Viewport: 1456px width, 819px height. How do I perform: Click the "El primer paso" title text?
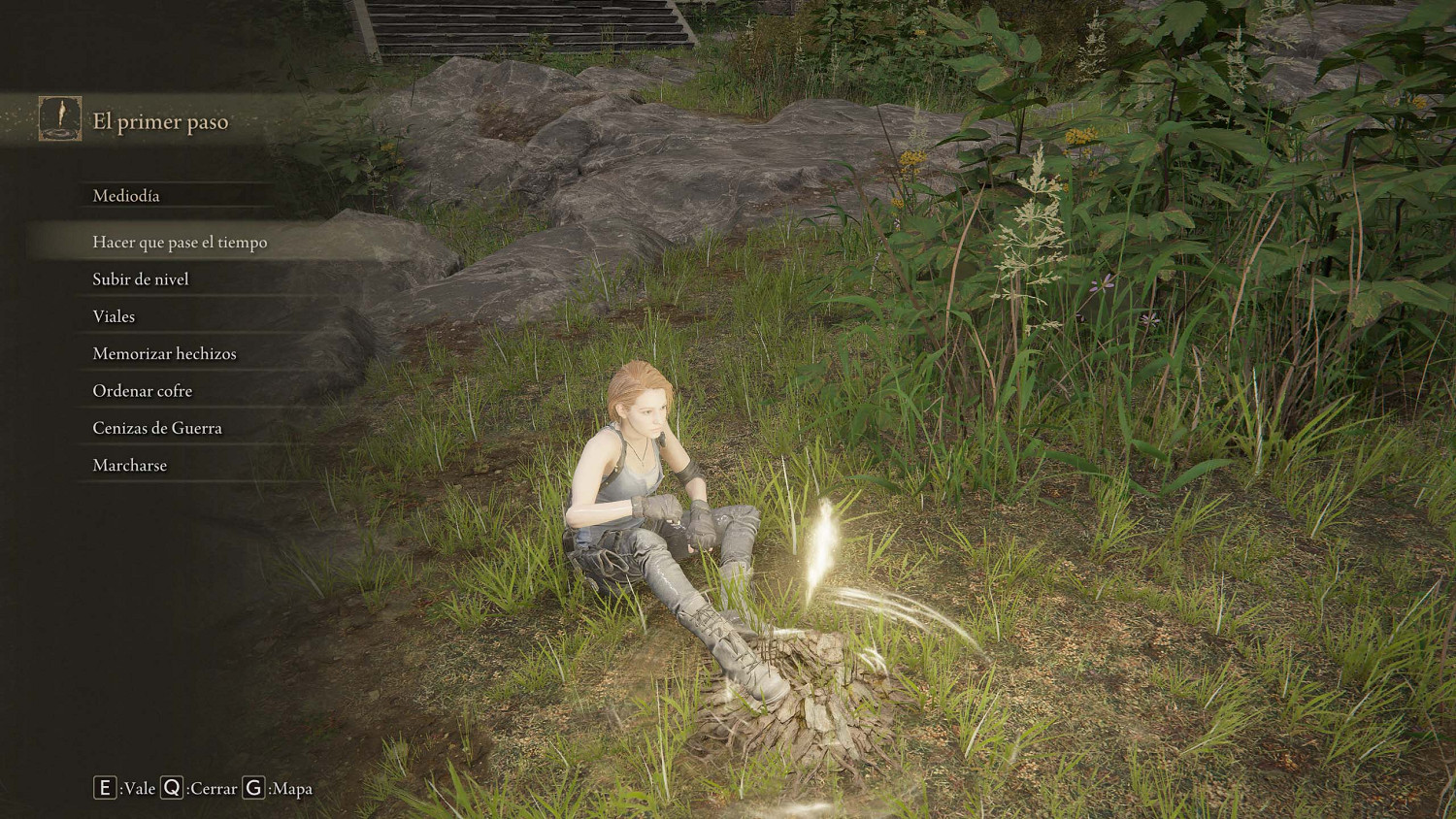[159, 122]
